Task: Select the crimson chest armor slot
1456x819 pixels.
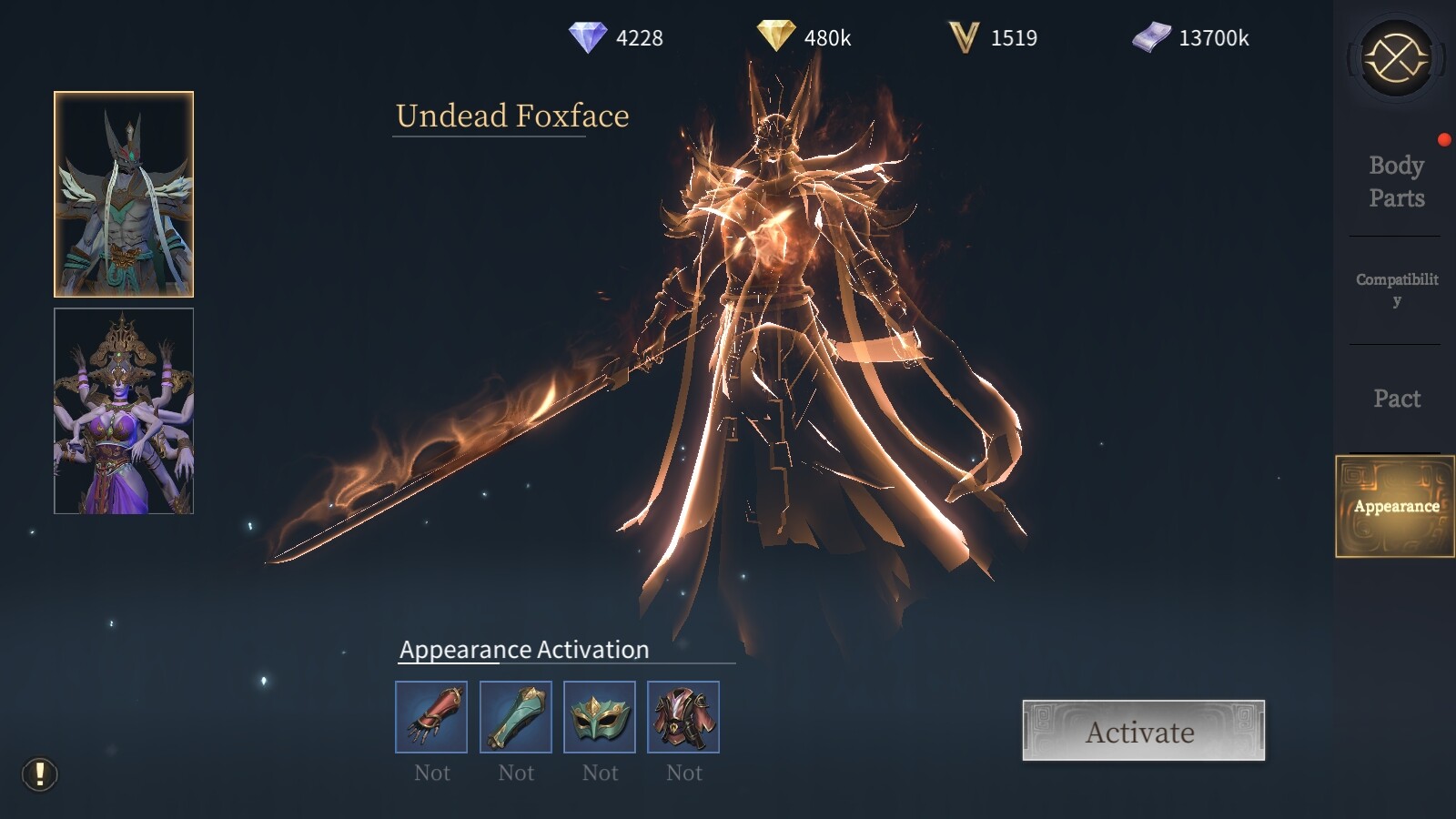Action: 683,717
